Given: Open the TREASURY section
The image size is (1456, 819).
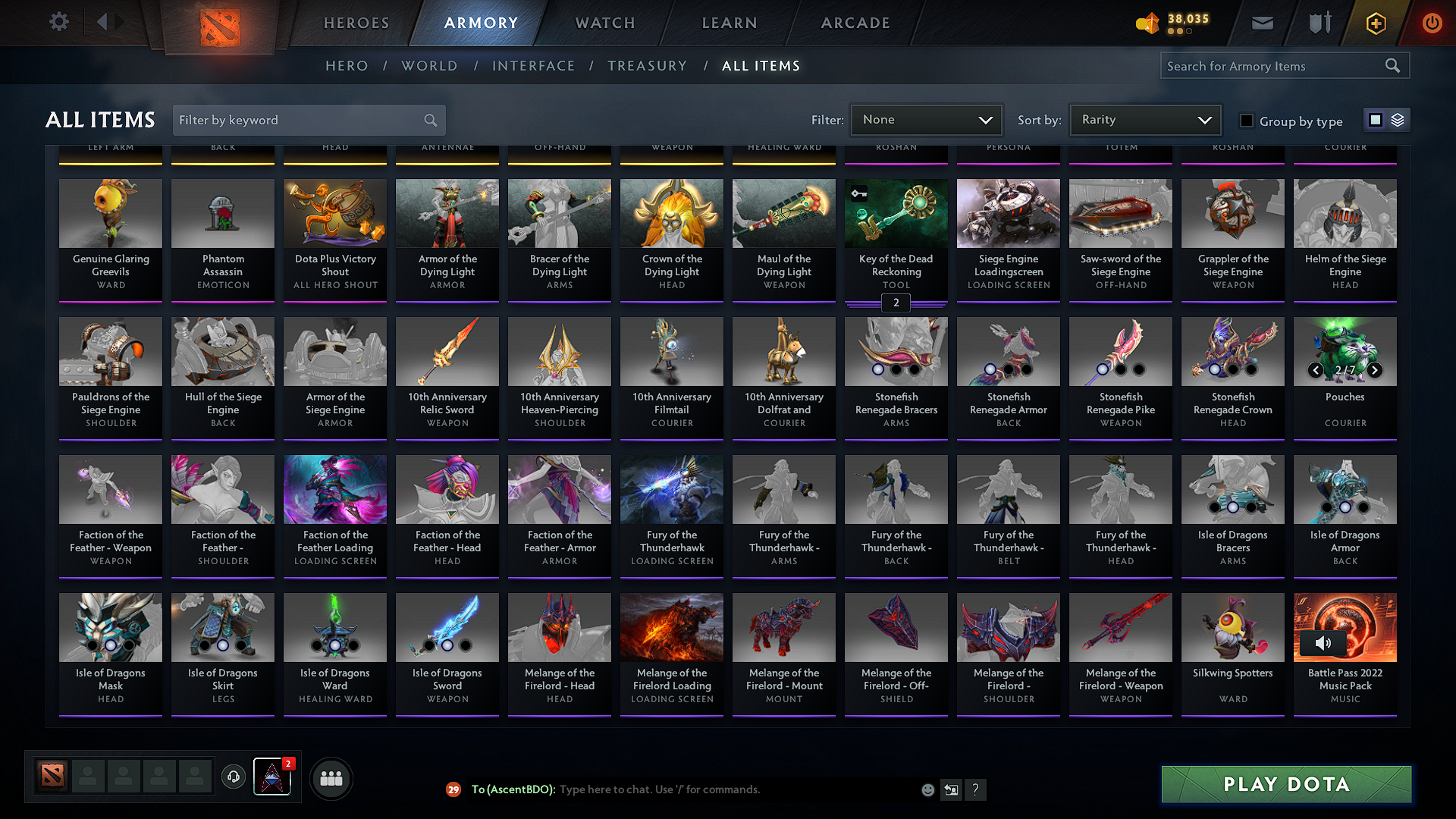Looking at the screenshot, I should (647, 66).
